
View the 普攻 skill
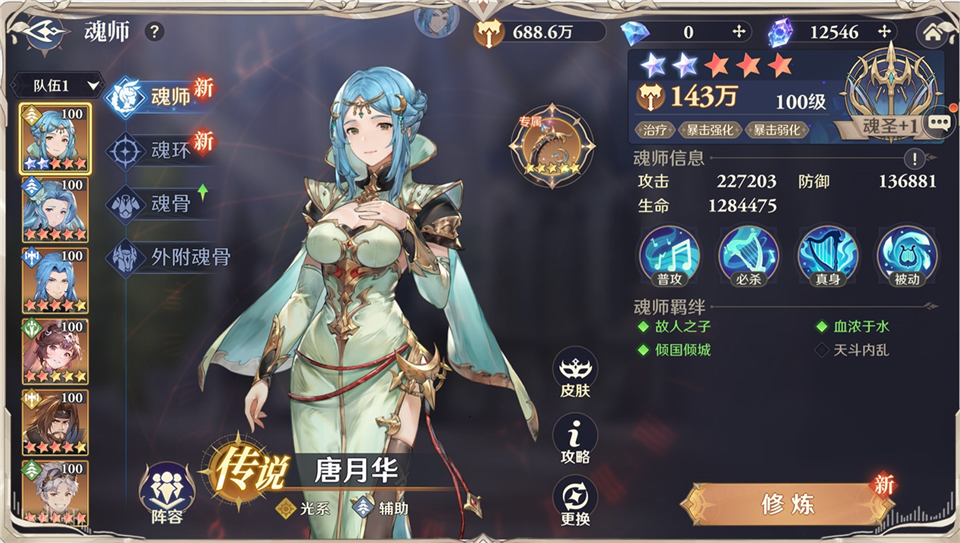click(x=669, y=255)
